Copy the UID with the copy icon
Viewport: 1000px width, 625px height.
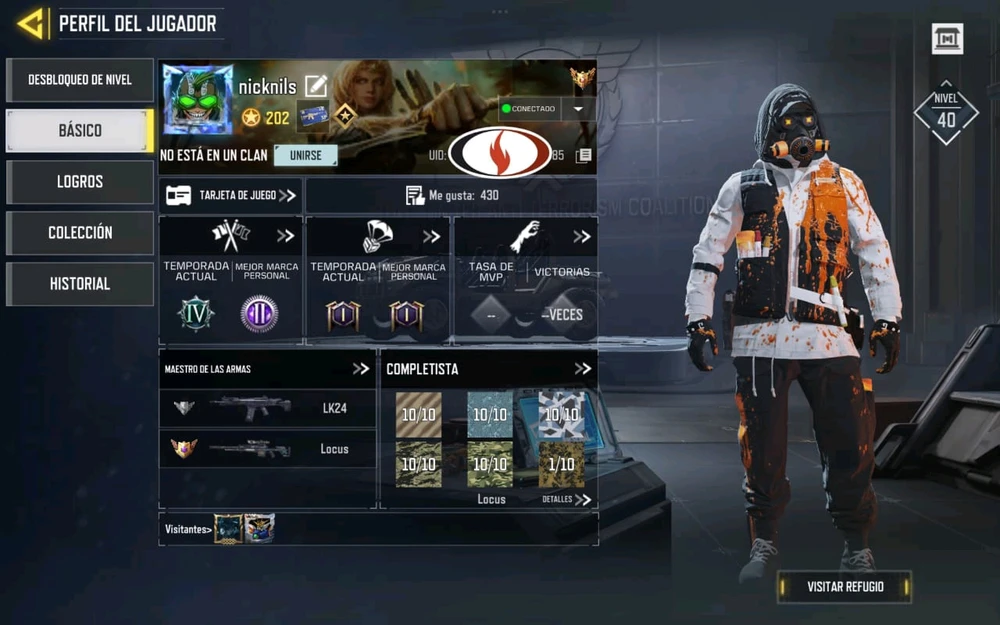pos(585,156)
